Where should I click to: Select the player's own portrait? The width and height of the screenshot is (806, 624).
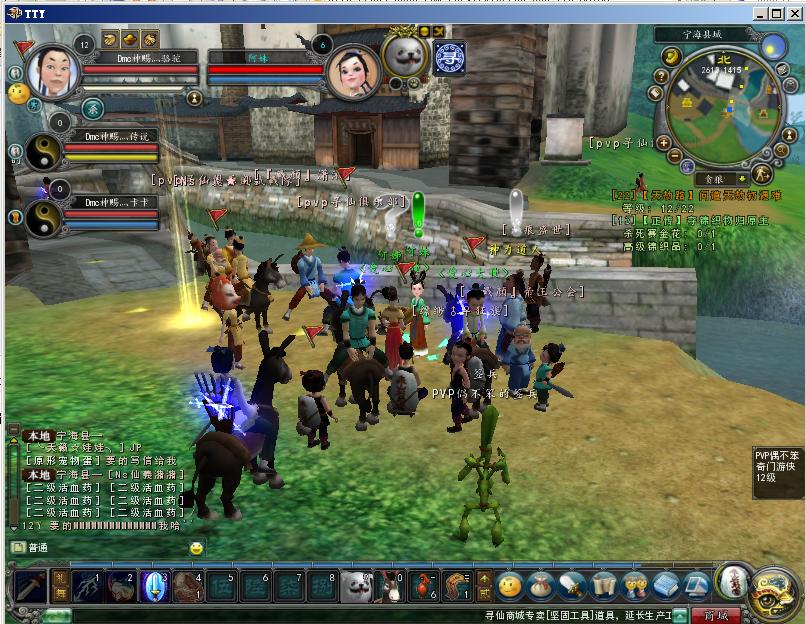53,71
